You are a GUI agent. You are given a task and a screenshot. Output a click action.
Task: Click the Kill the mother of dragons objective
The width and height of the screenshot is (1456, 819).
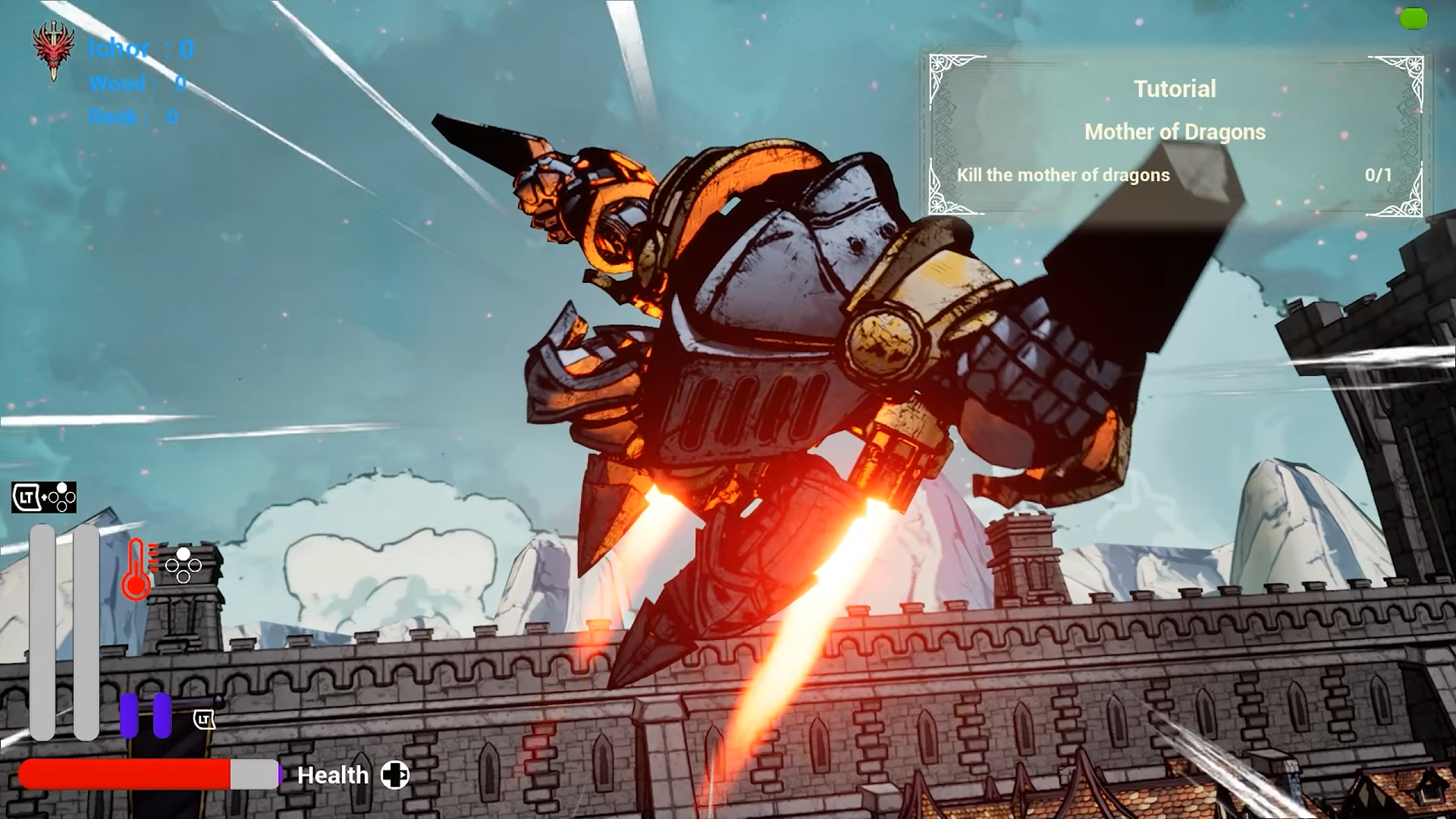[1062, 175]
